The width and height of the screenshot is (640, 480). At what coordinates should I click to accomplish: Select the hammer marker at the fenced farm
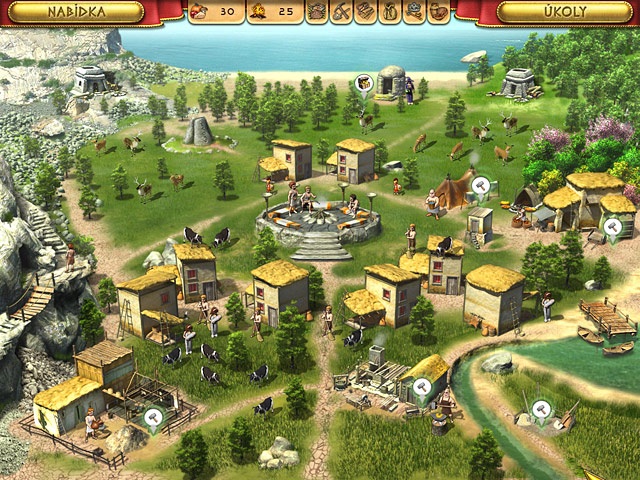pos(153,417)
